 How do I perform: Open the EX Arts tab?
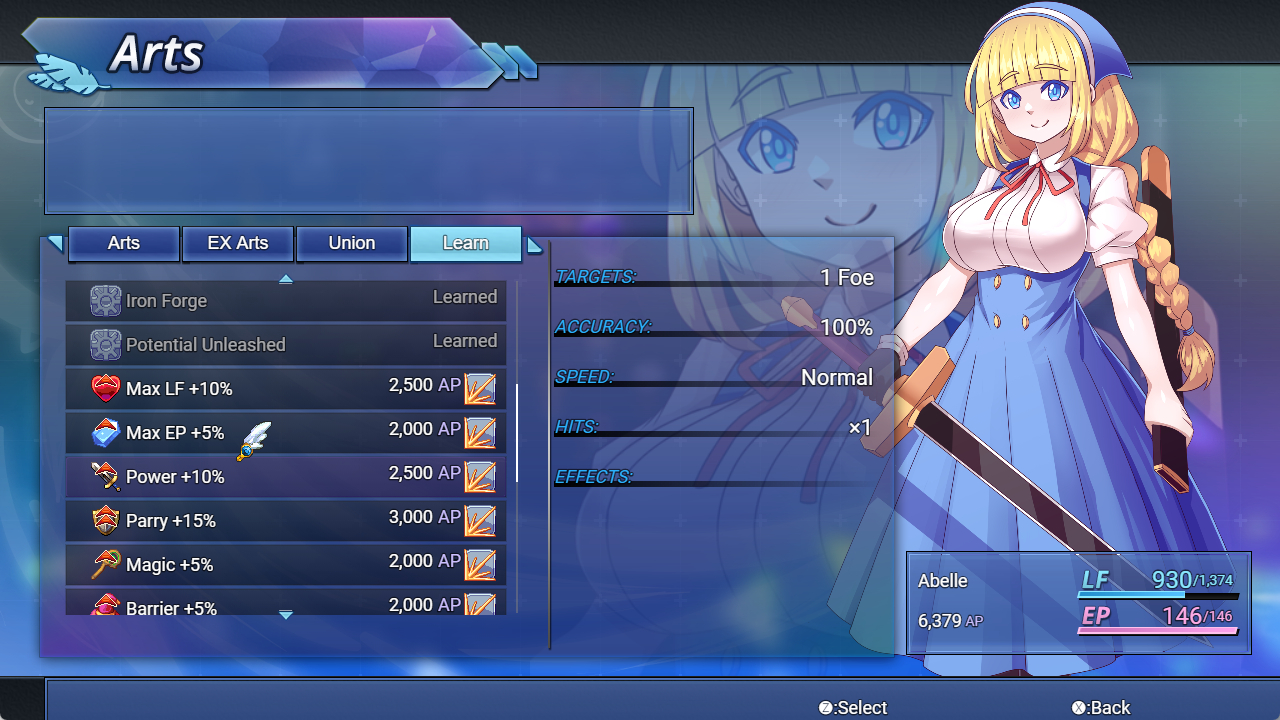[x=238, y=243]
